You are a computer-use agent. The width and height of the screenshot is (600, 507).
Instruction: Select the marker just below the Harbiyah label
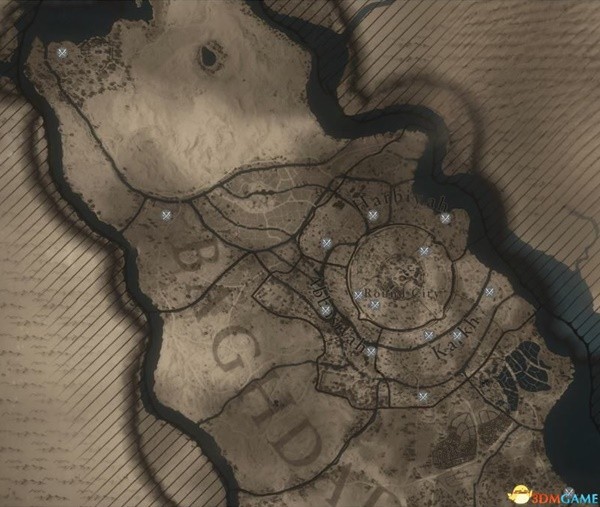(x=372, y=215)
